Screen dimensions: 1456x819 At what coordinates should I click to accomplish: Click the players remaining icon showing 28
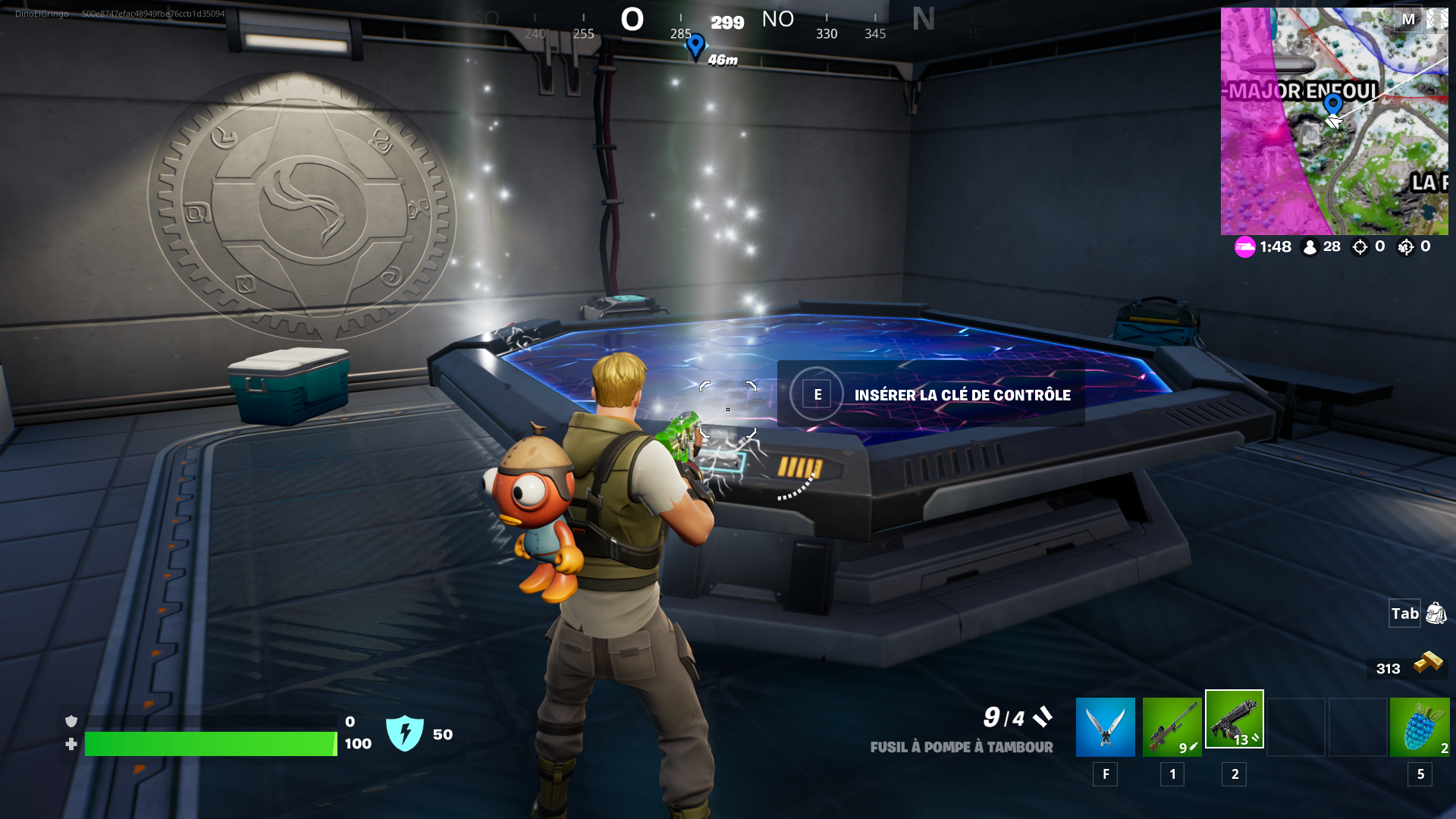(x=1310, y=246)
